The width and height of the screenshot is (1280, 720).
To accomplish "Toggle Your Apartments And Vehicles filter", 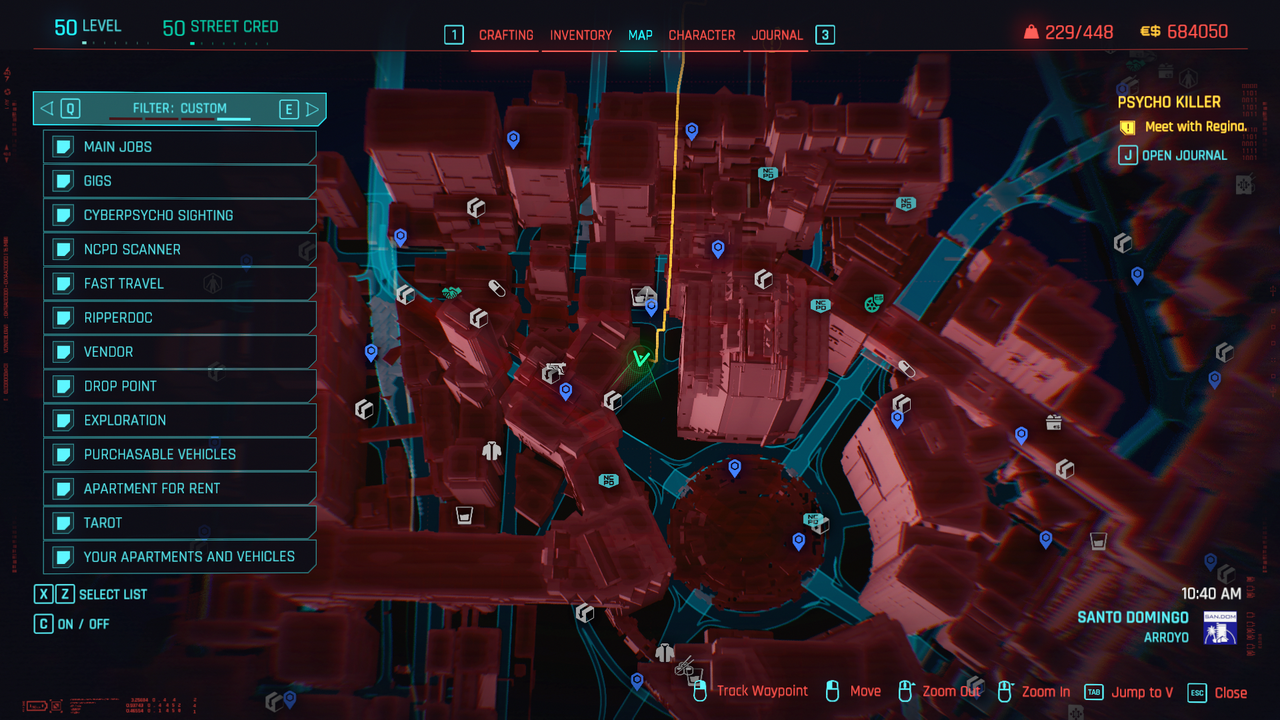I will click(180, 557).
